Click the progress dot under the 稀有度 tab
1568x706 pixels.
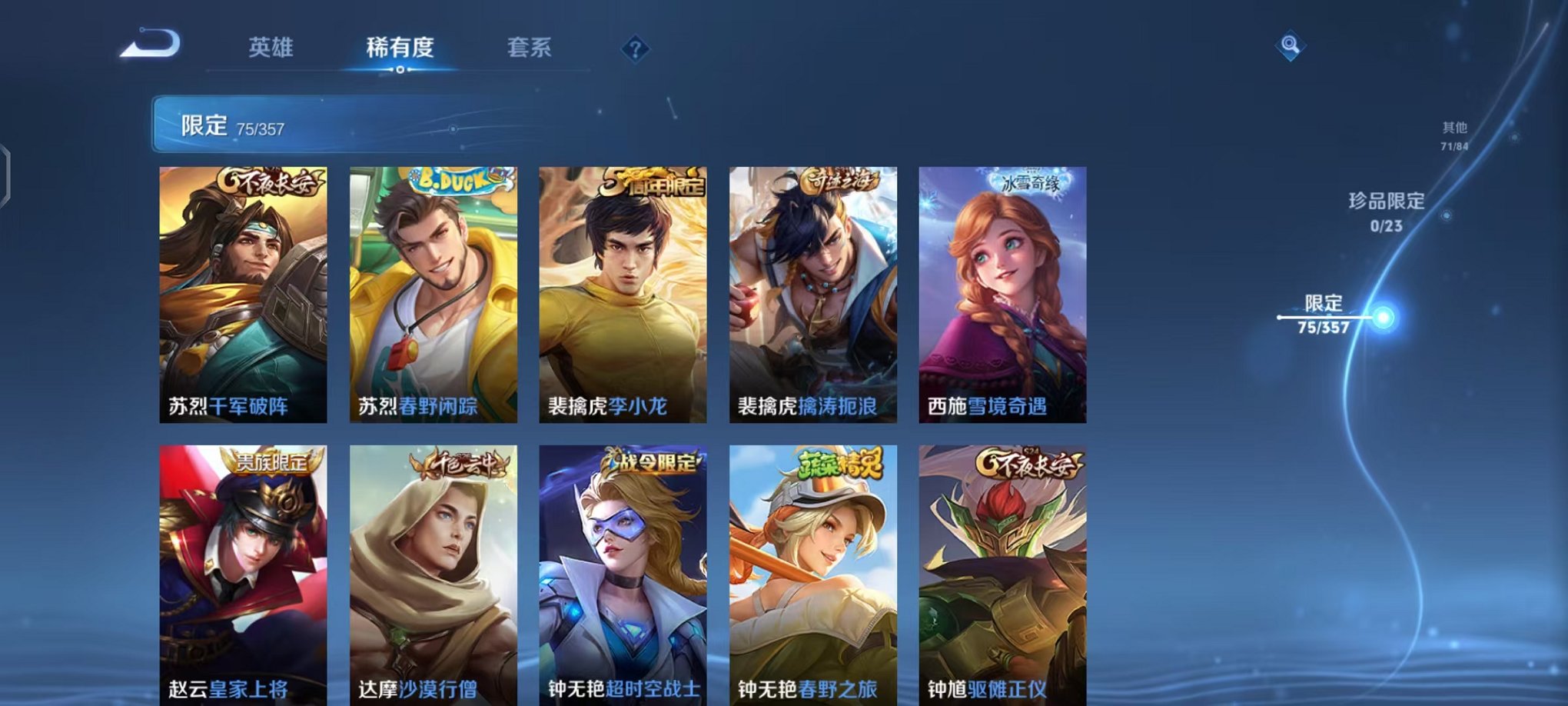point(399,72)
